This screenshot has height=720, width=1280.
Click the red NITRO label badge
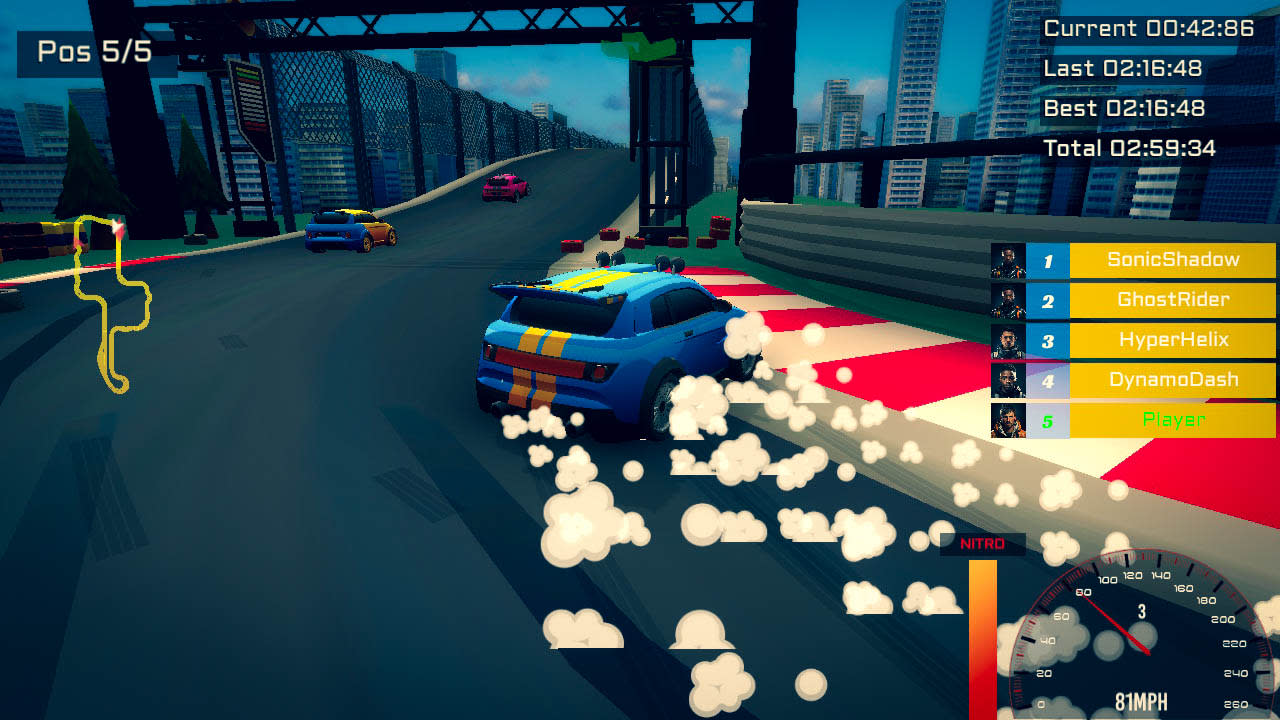(x=985, y=544)
